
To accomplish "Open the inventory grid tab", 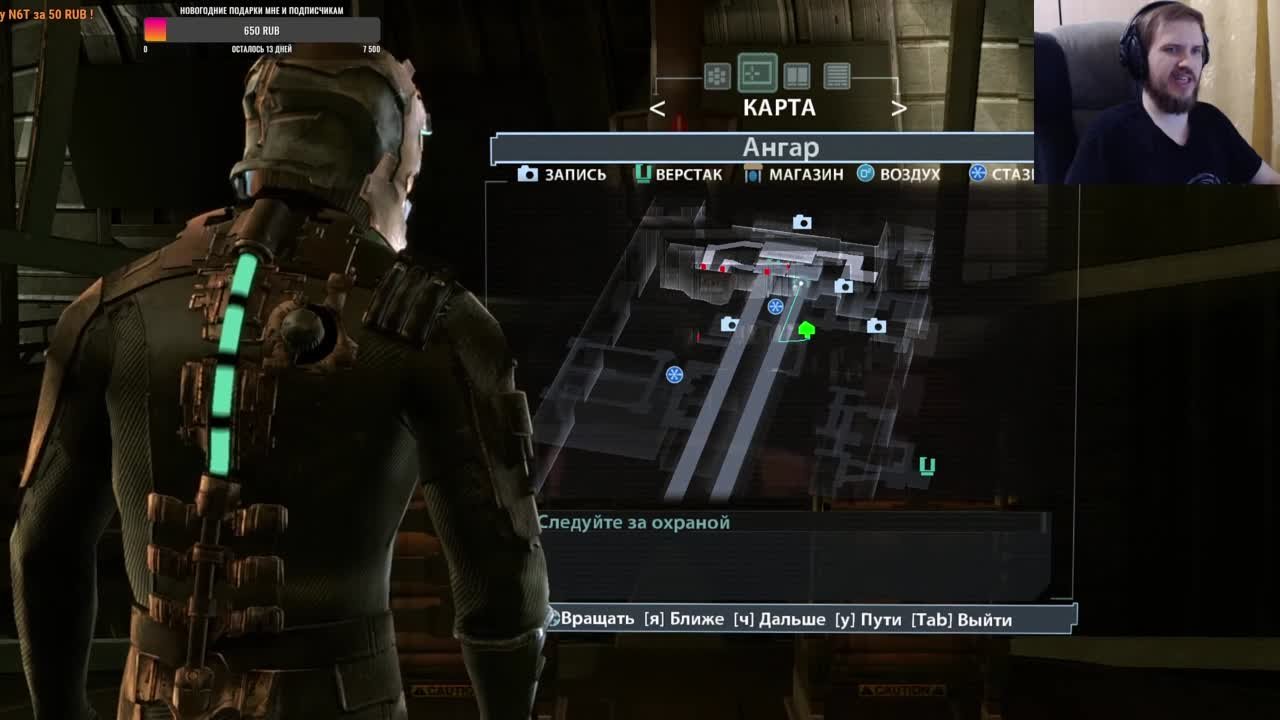I will tap(717, 76).
